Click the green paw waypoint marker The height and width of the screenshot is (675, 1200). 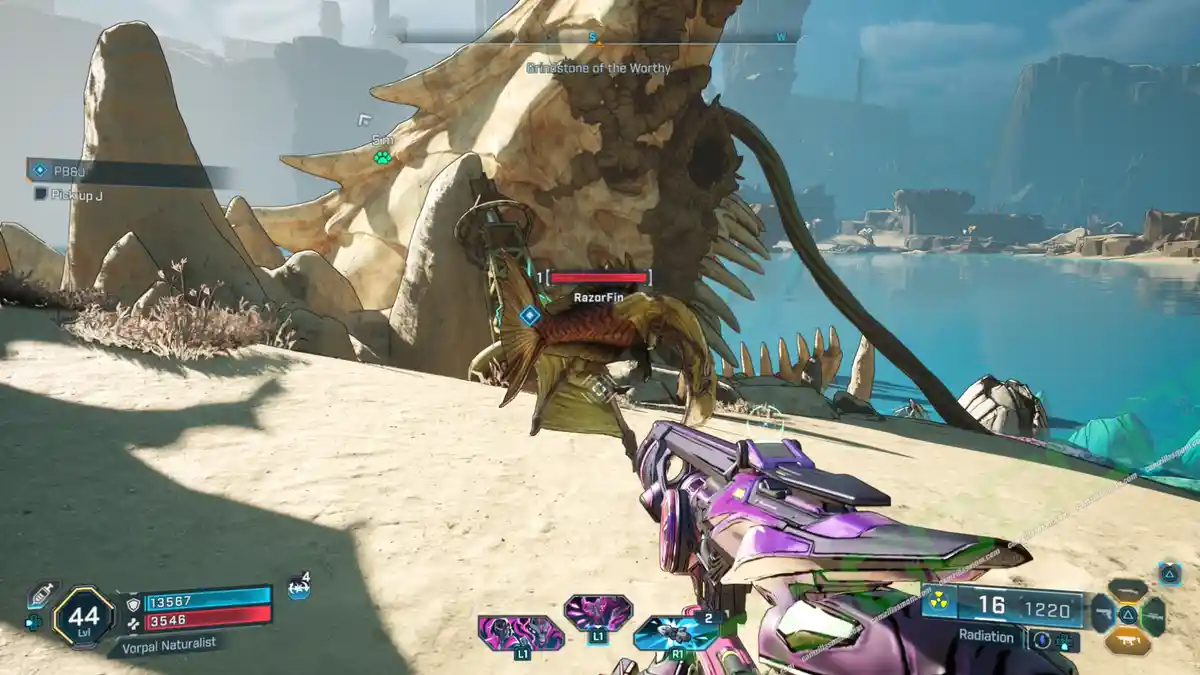pyautogui.click(x=382, y=157)
